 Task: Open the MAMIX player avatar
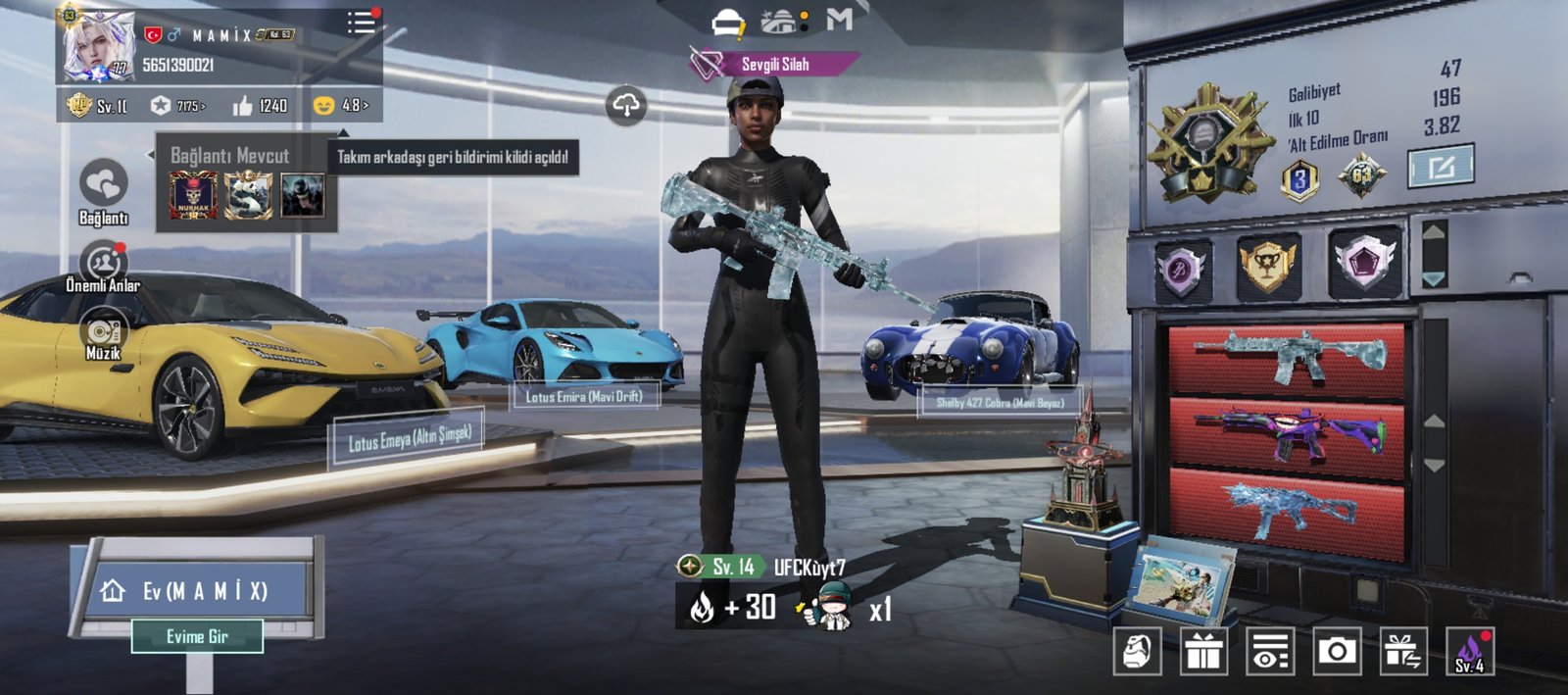pyautogui.click(x=99, y=46)
